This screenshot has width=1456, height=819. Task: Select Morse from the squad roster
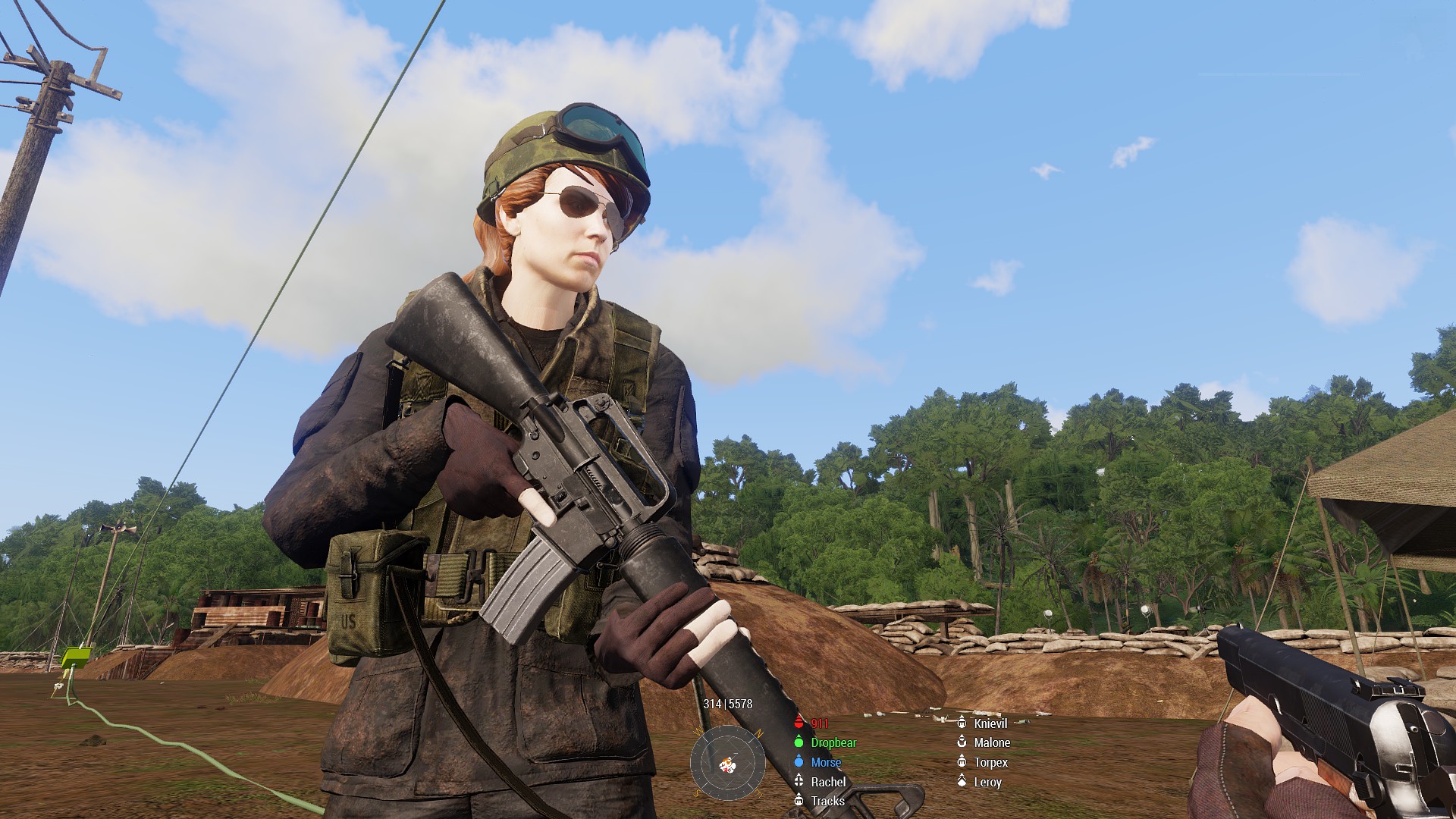825,763
